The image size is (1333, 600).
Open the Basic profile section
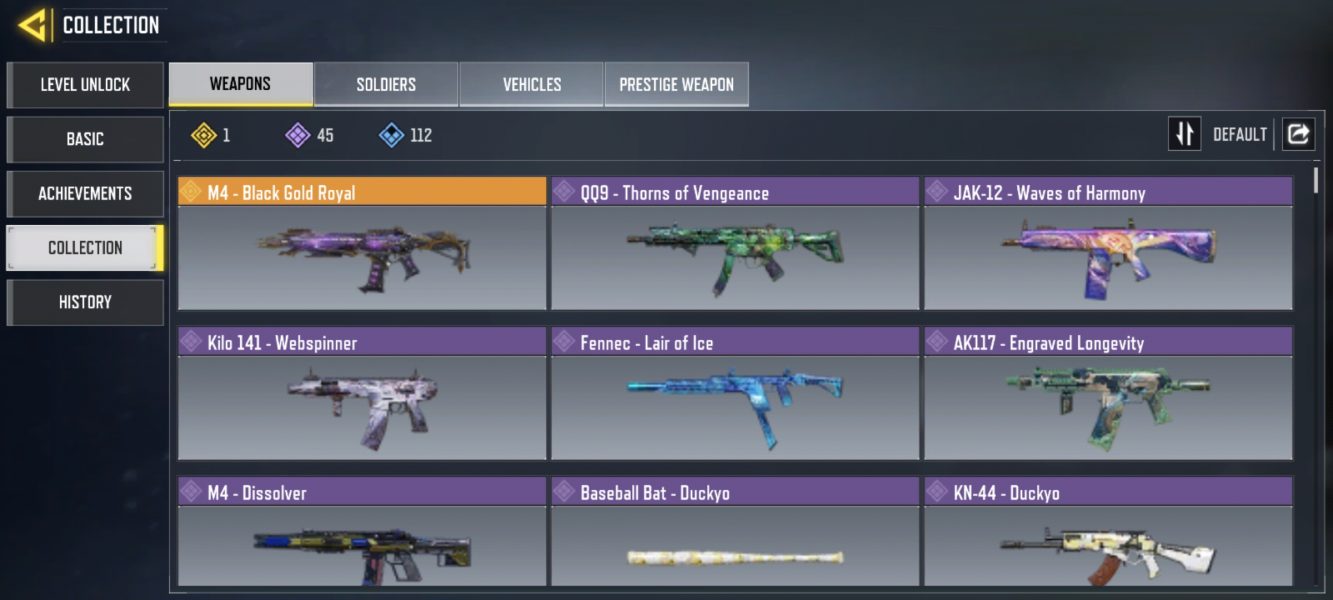85,139
